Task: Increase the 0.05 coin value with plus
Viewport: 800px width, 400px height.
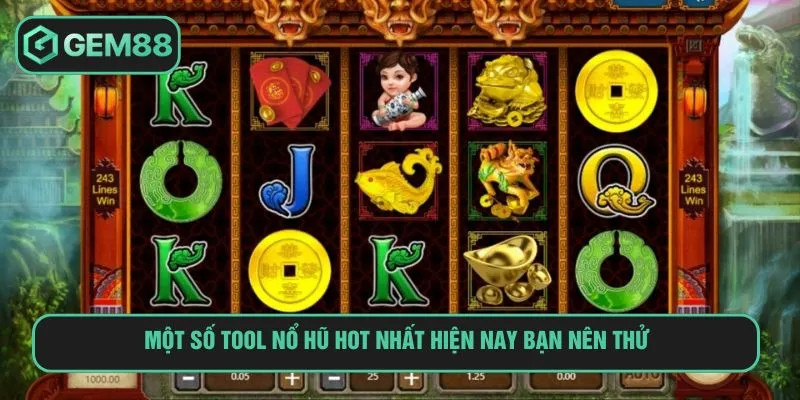Action: [290, 381]
